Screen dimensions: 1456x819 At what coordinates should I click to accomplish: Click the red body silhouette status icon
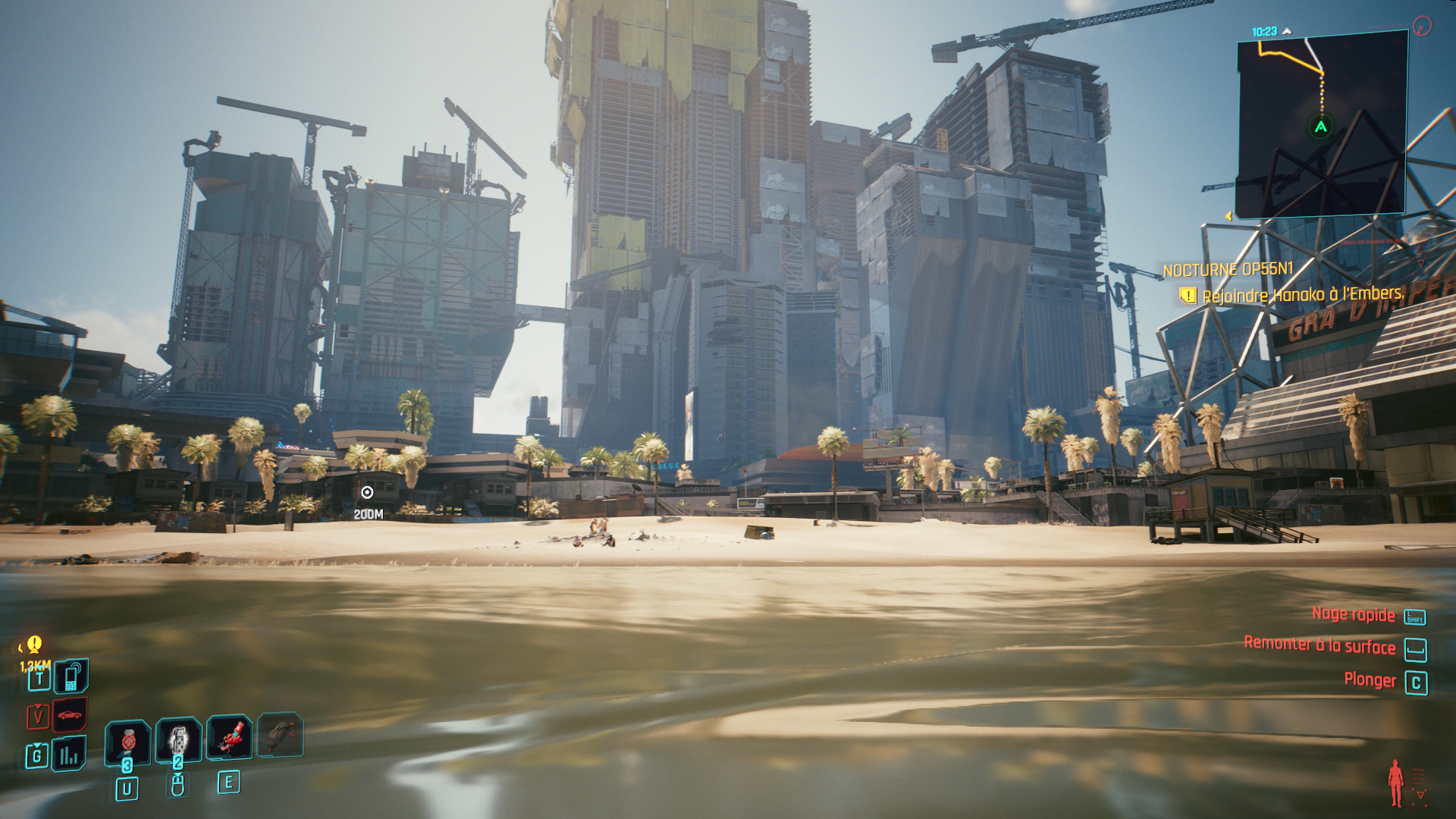[x=1395, y=783]
